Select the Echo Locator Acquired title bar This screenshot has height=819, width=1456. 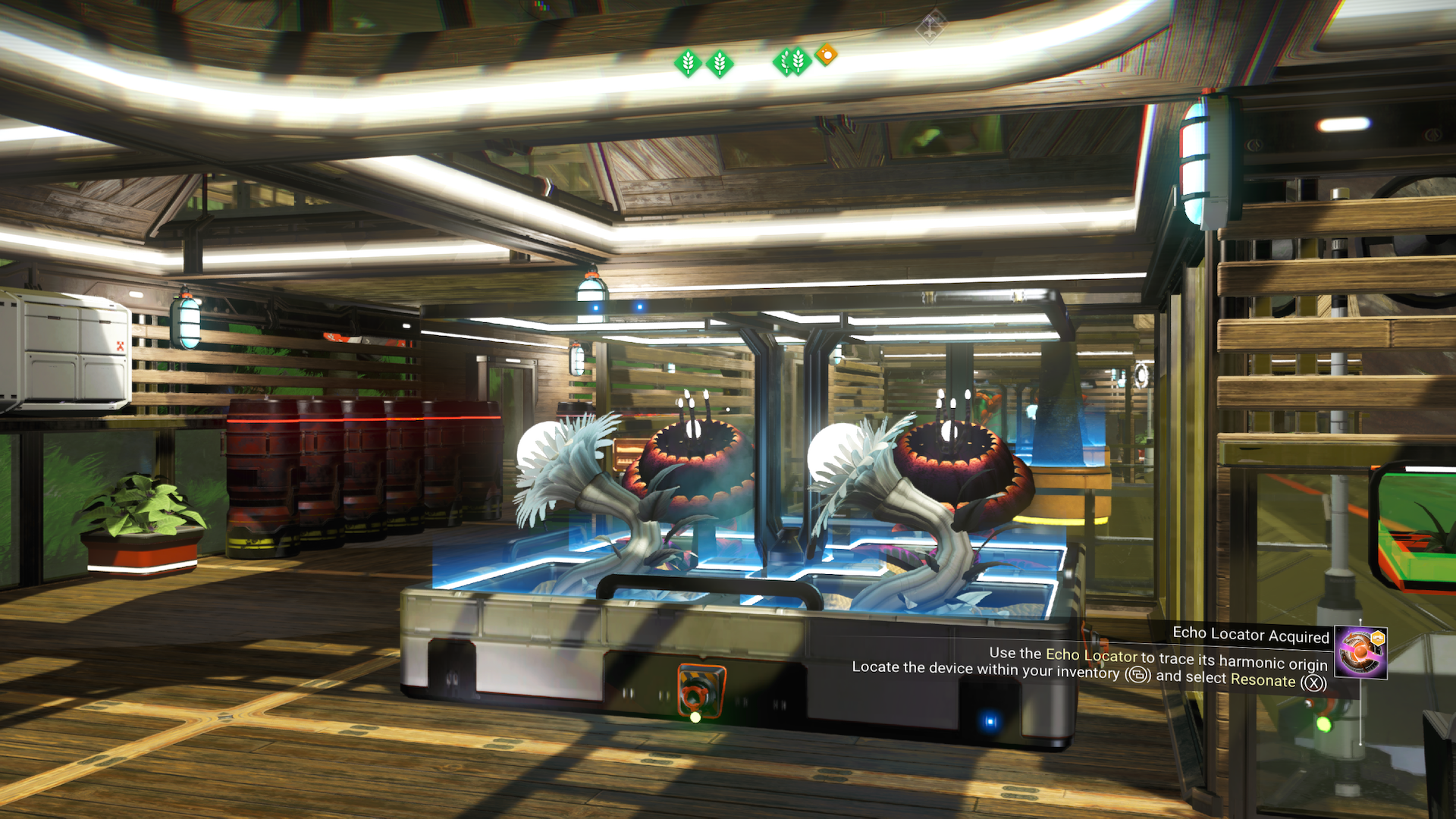tap(1252, 635)
